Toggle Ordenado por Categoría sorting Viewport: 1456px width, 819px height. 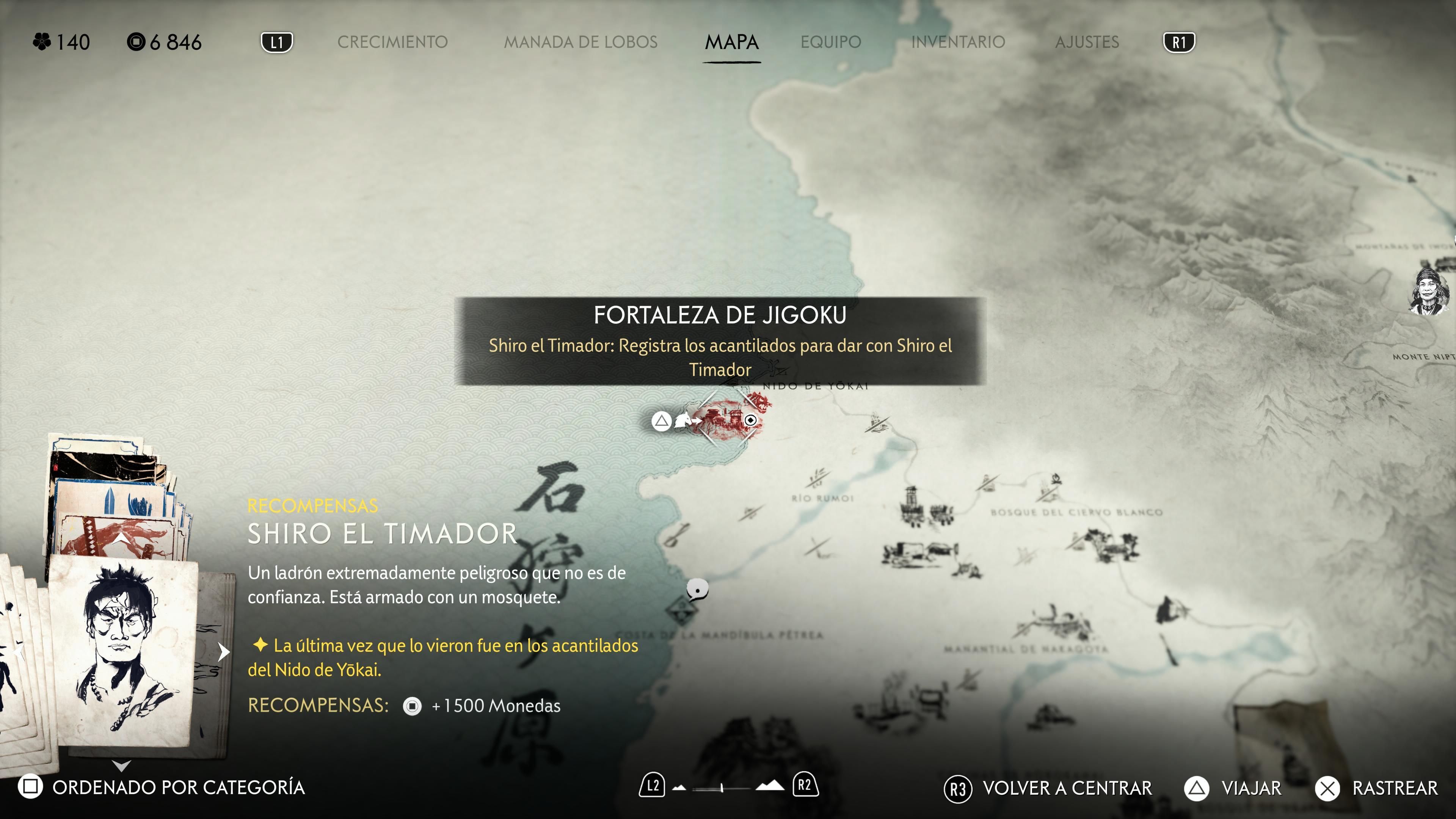[x=162, y=787]
